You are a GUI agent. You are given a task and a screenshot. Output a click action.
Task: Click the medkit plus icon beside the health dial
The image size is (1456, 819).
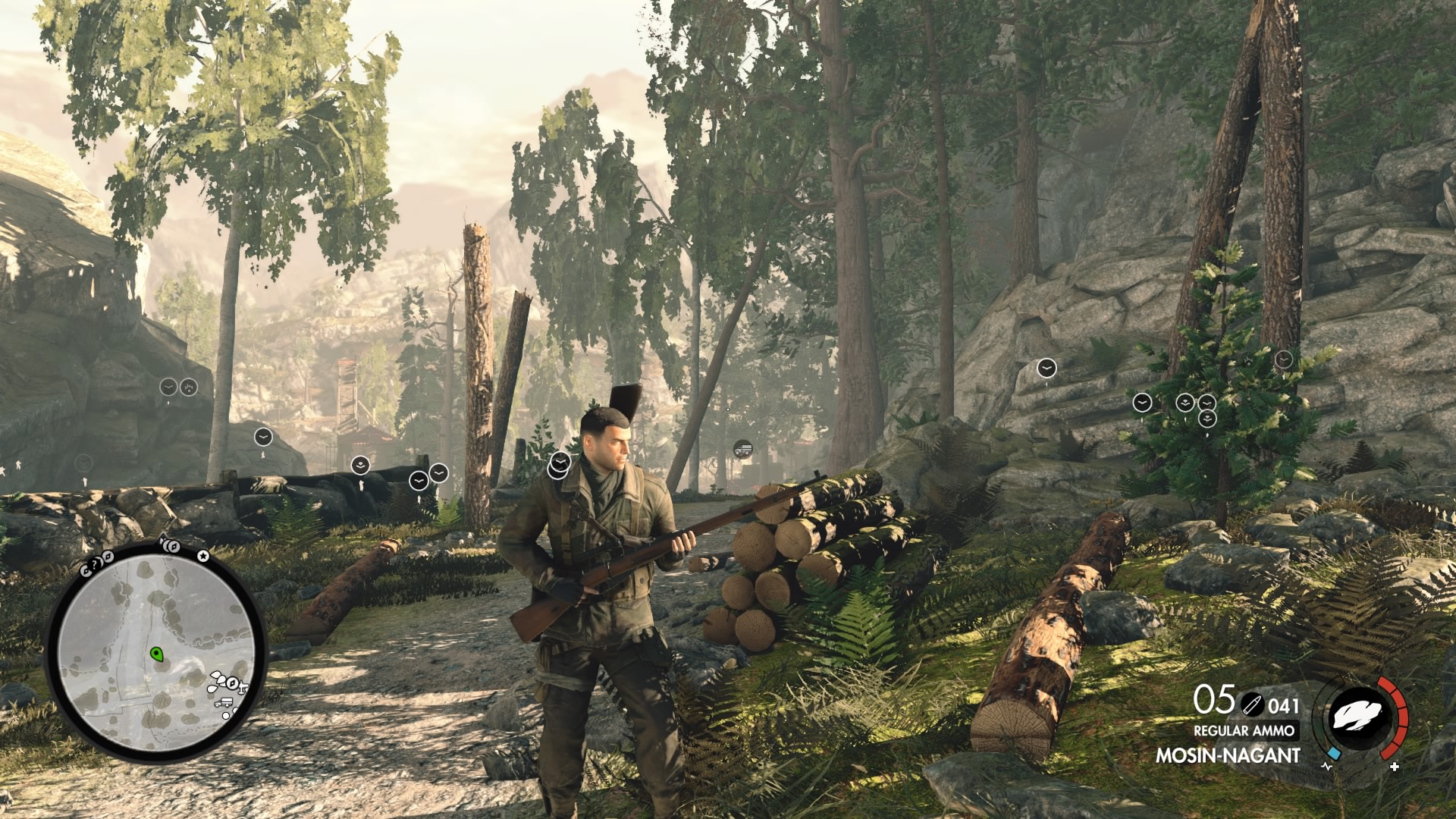coord(1394,767)
